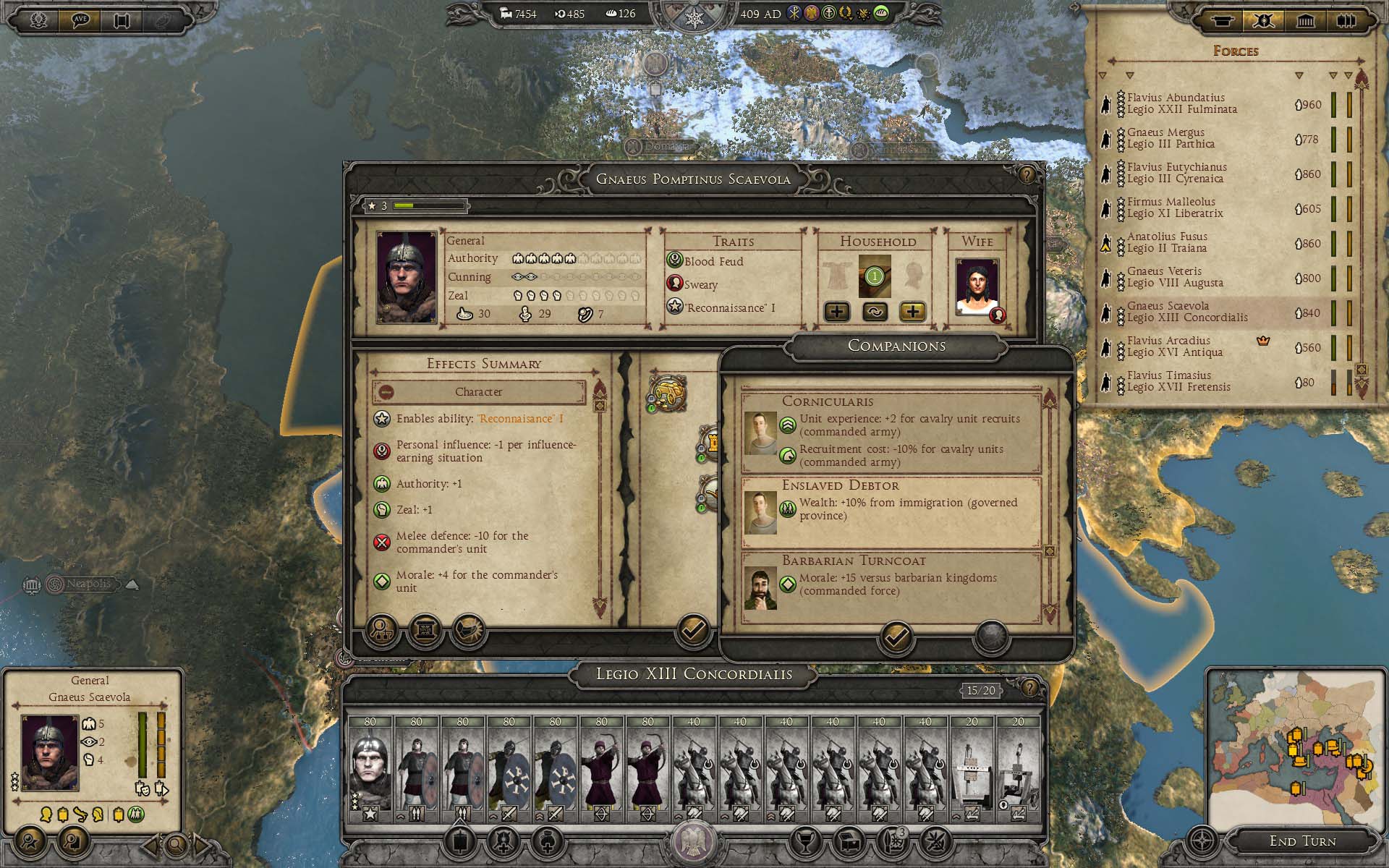
Task: Click Gnaeus Scaevola's portrait in info panel
Action: pos(49,752)
